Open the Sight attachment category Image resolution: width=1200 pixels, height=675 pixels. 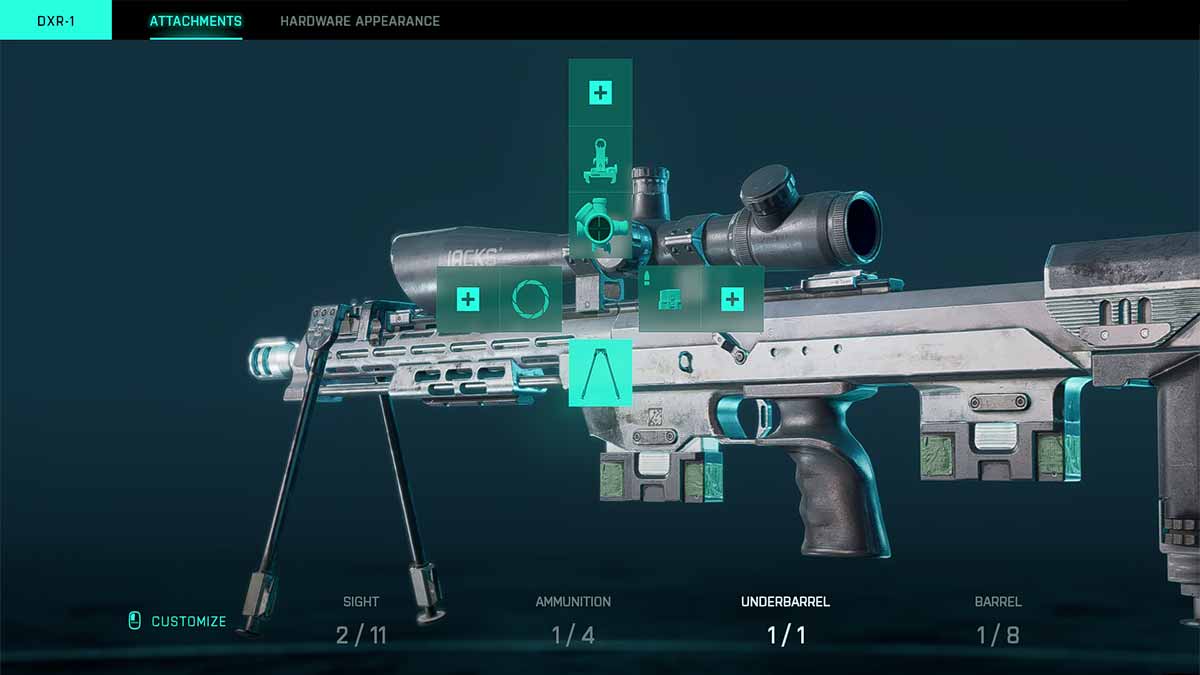coord(361,620)
